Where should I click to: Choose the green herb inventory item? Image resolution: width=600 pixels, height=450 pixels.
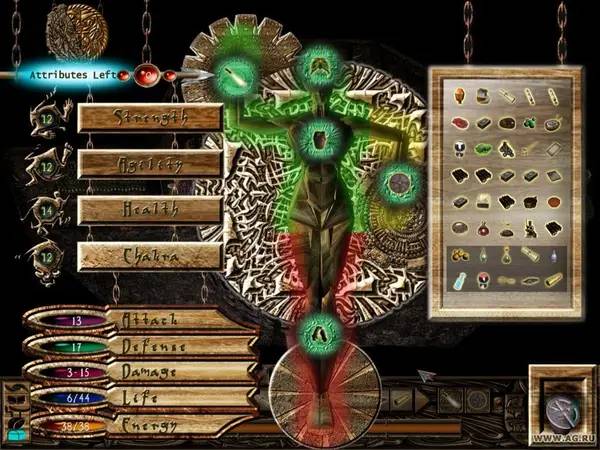pyautogui.click(x=482, y=151)
